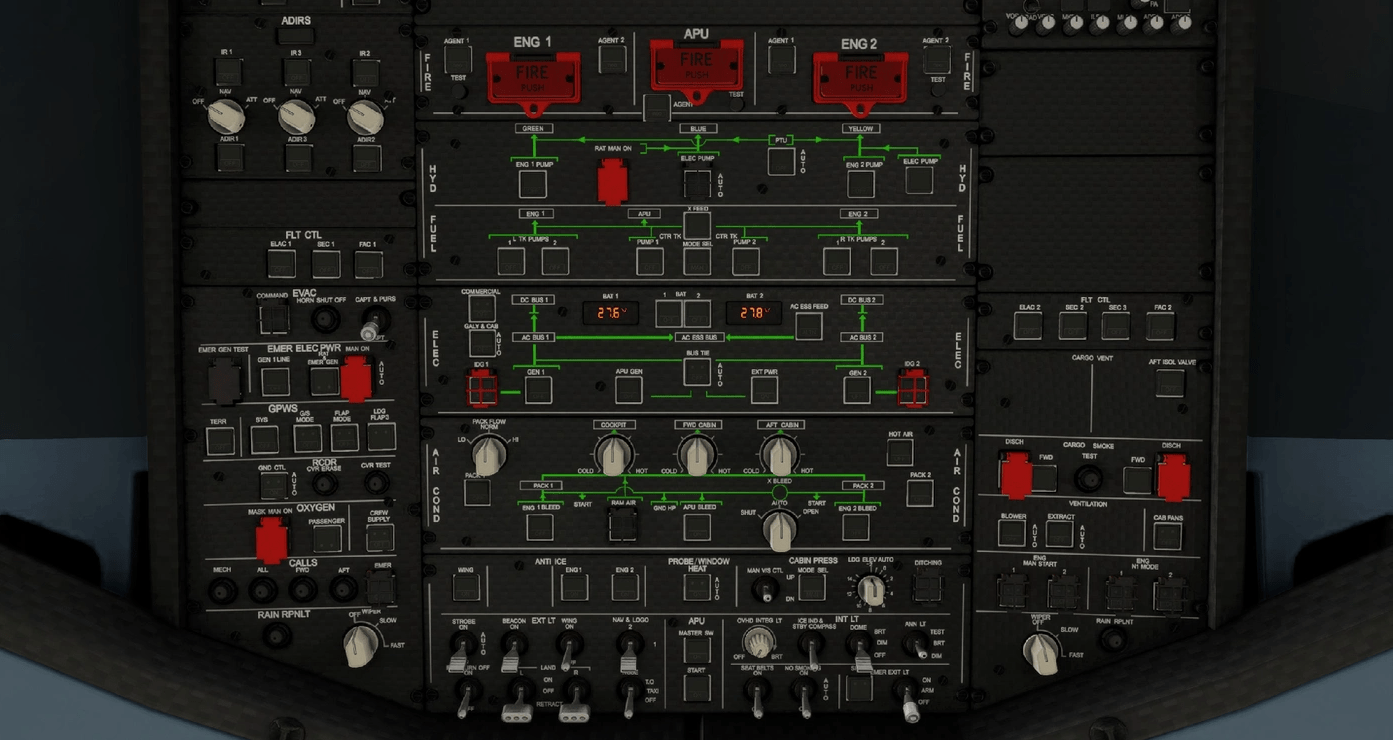Toggle the hydraulic ENG 1 PUMP button
Image resolution: width=1393 pixels, height=740 pixels.
532,184
